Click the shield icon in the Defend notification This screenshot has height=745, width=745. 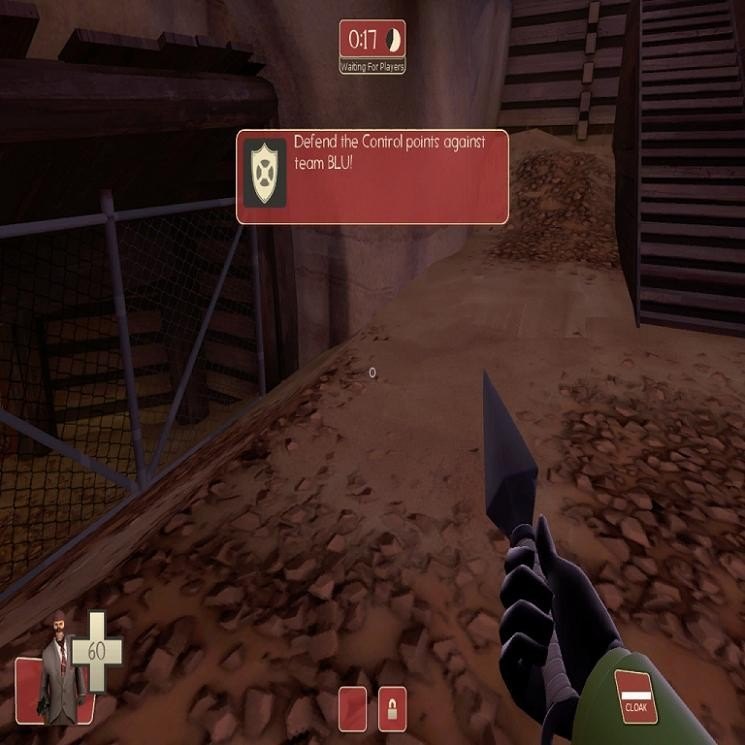265,172
